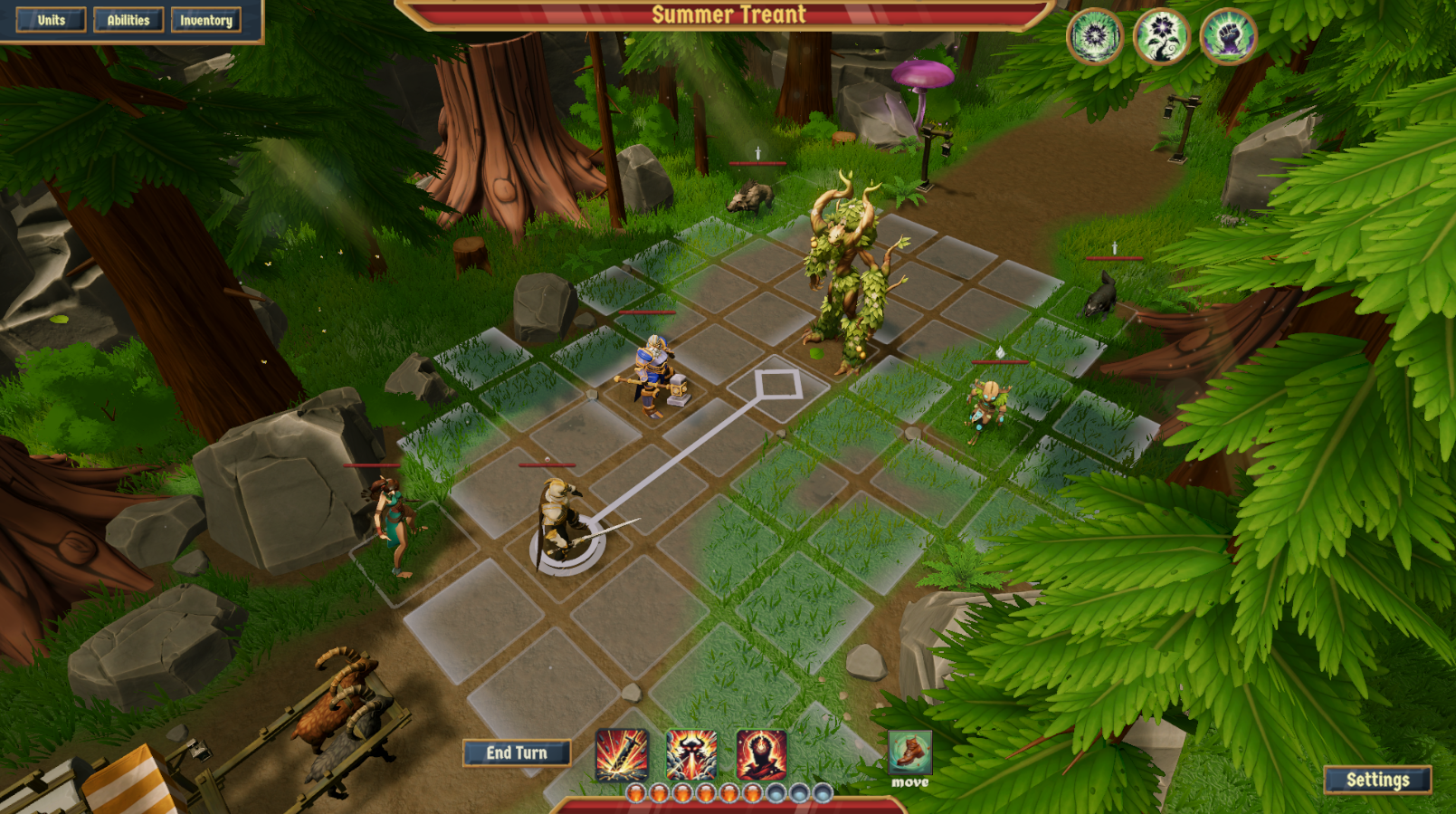The height and width of the screenshot is (814, 1456).
Task: Select the flaming head silhouette ability
Action: point(761,754)
